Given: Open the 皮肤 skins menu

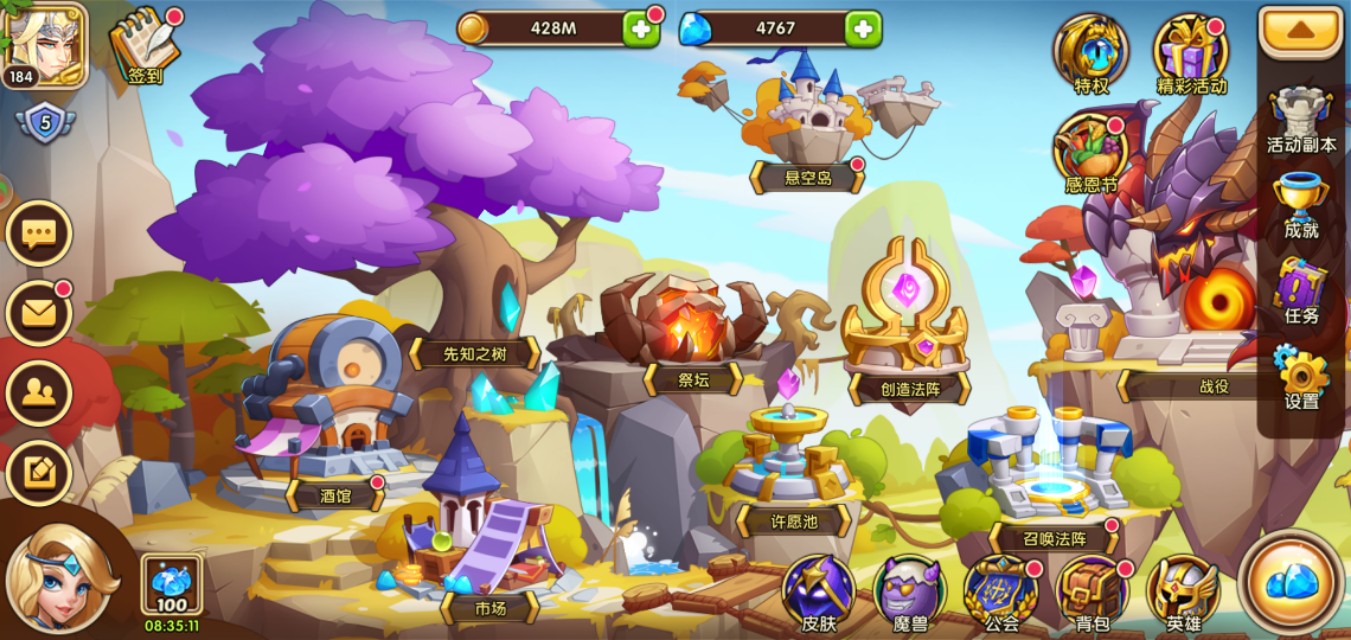Looking at the screenshot, I should (818, 592).
